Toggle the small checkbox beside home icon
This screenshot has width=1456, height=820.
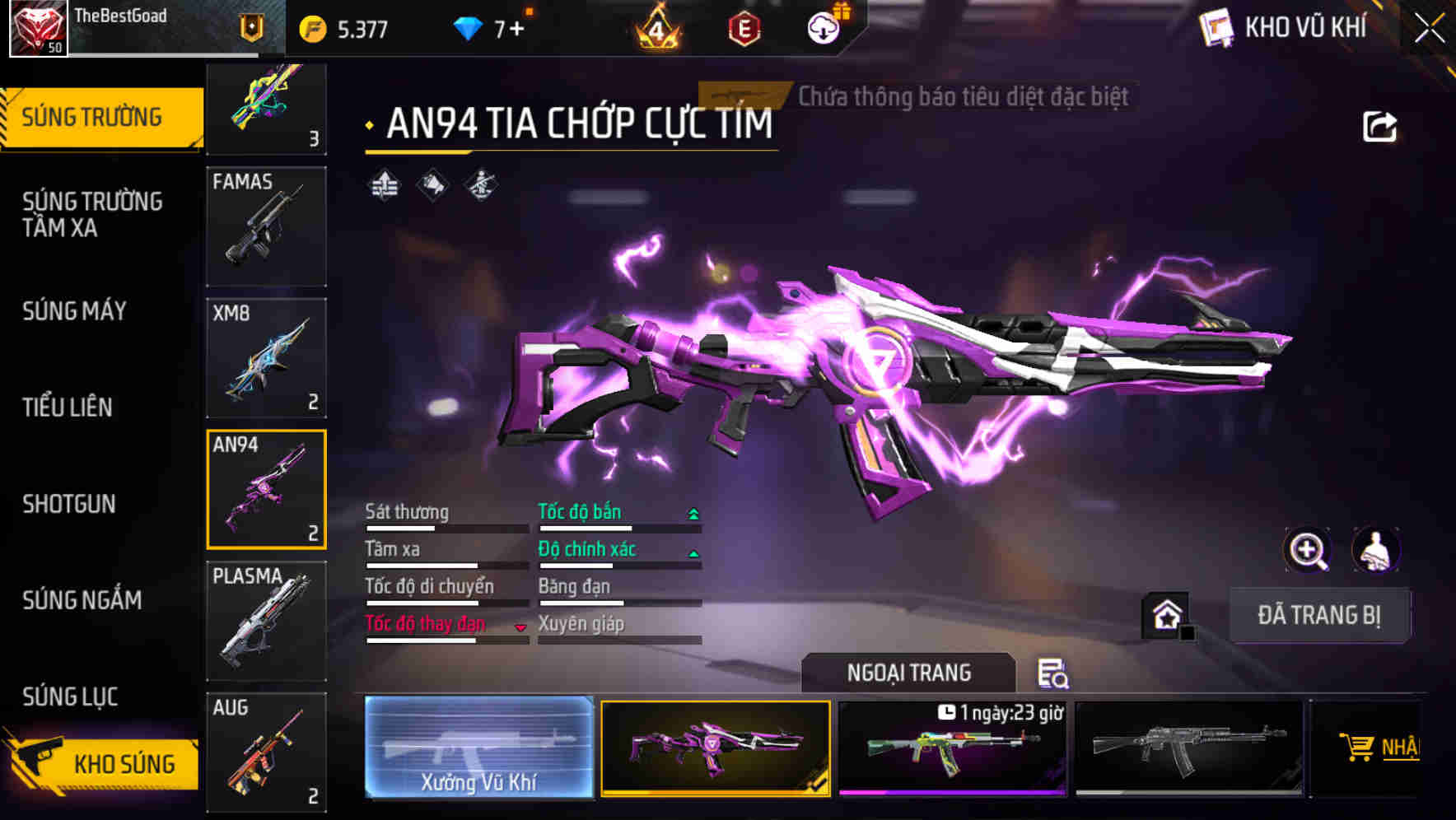point(1189,633)
